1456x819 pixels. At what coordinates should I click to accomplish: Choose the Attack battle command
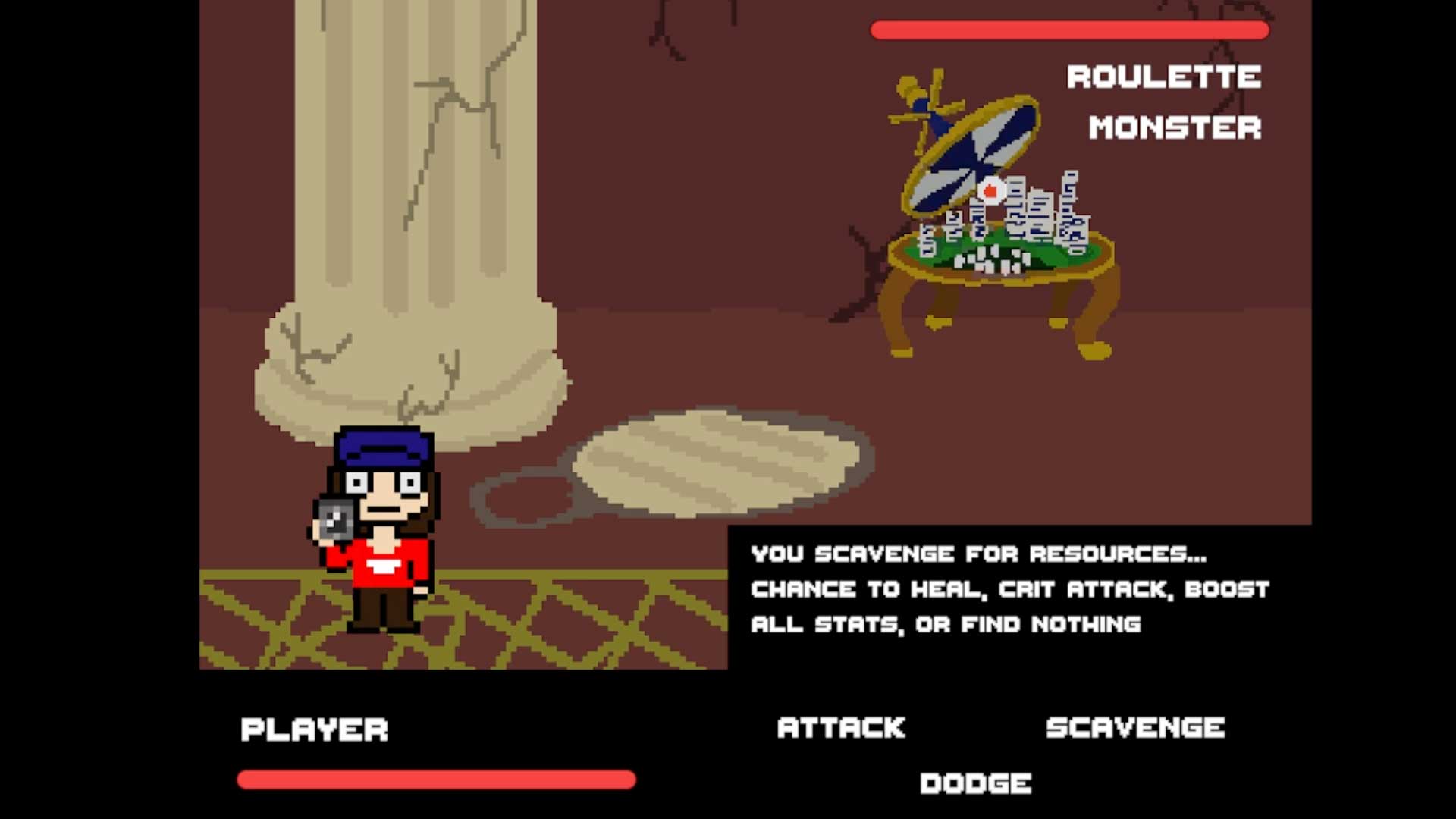coord(841,728)
